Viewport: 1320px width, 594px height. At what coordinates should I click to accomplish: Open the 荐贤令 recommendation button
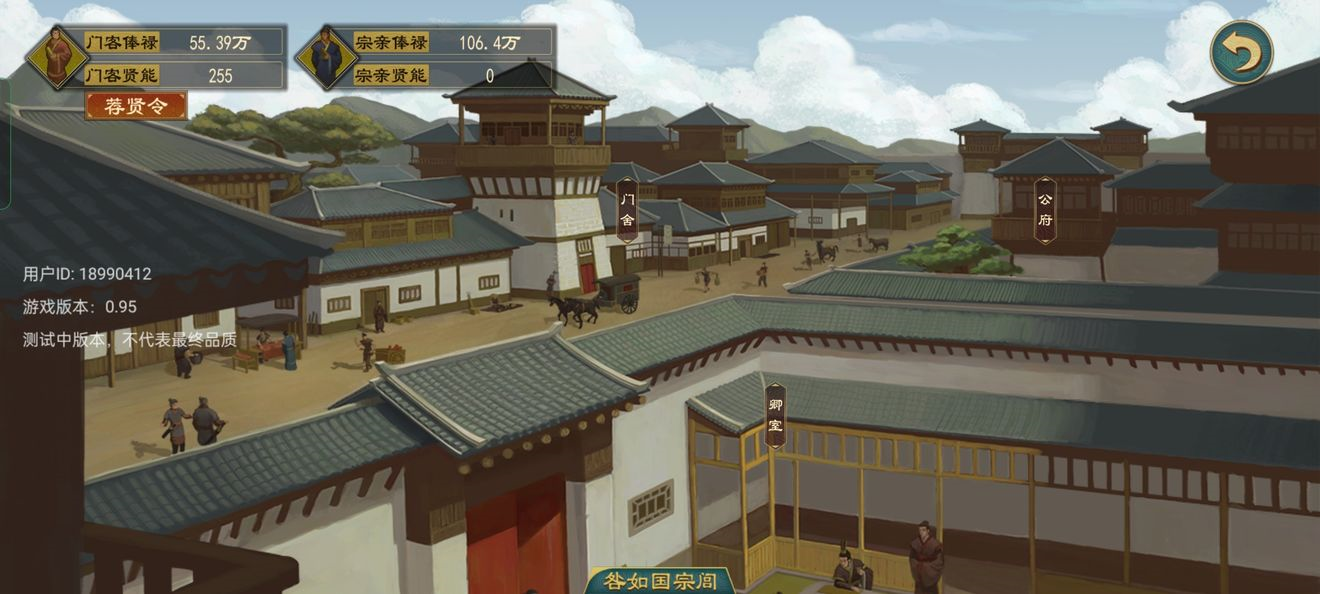pyautogui.click(x=136, y=106)
